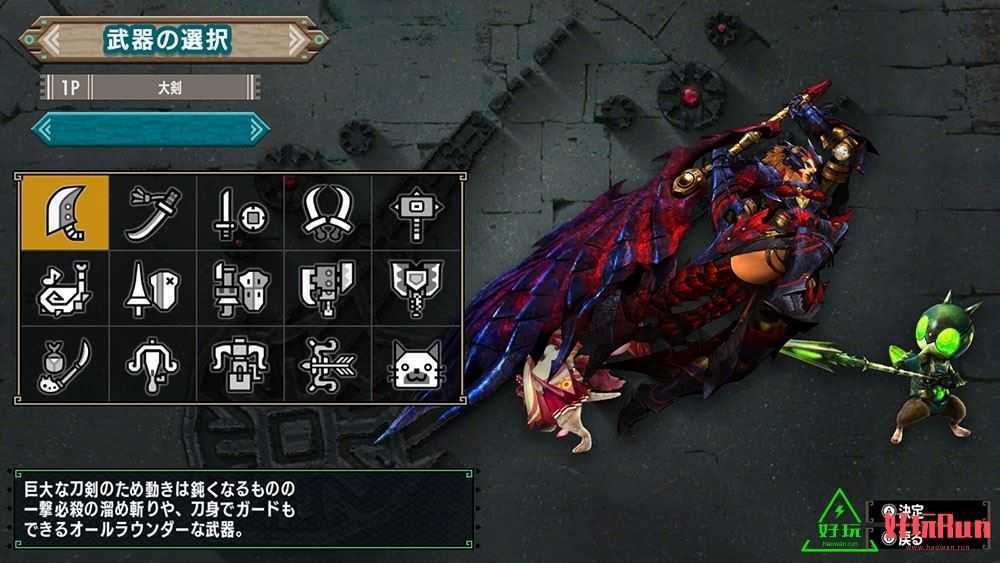1000x563 pixels.
Task: Select the Hunting Horn icon
Action: [63, 287]
